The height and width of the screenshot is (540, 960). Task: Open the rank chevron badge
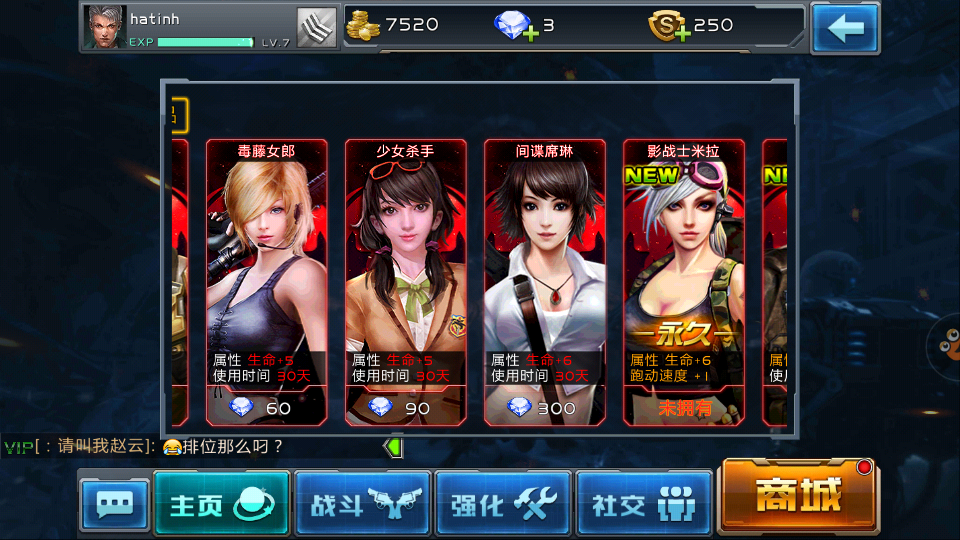click(x=316, y=27)
